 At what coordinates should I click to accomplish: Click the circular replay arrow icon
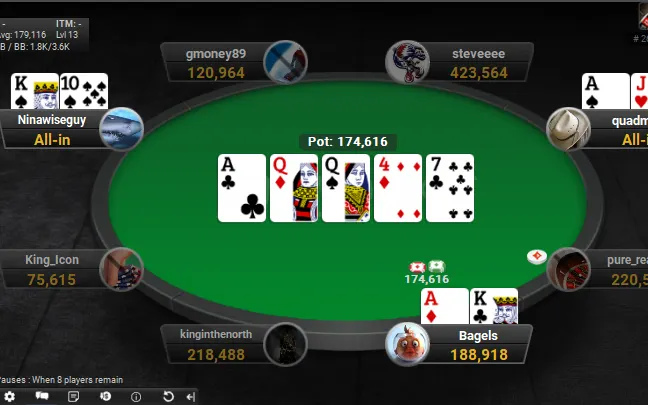click(168, 396)
